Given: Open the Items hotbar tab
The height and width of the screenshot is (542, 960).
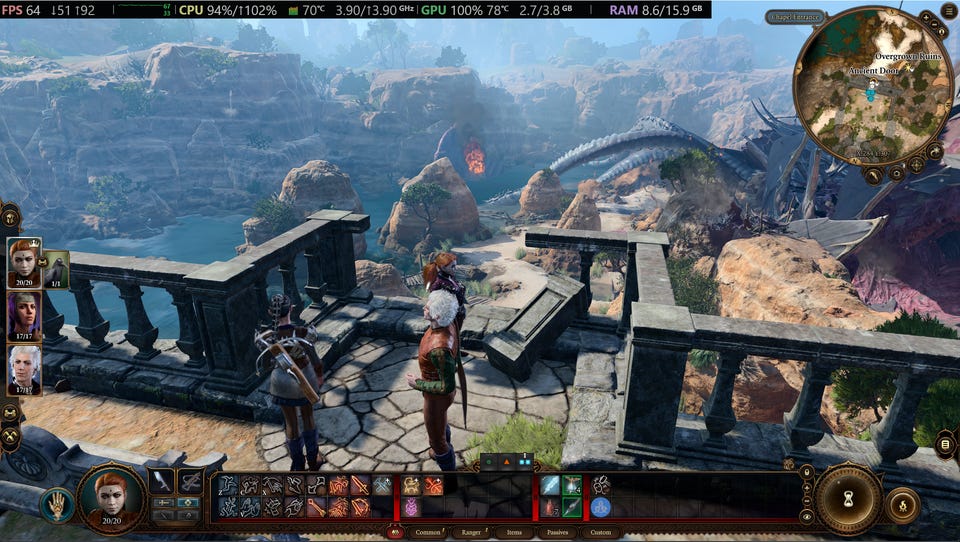Looking at the screenshot, I should [514, 533].
